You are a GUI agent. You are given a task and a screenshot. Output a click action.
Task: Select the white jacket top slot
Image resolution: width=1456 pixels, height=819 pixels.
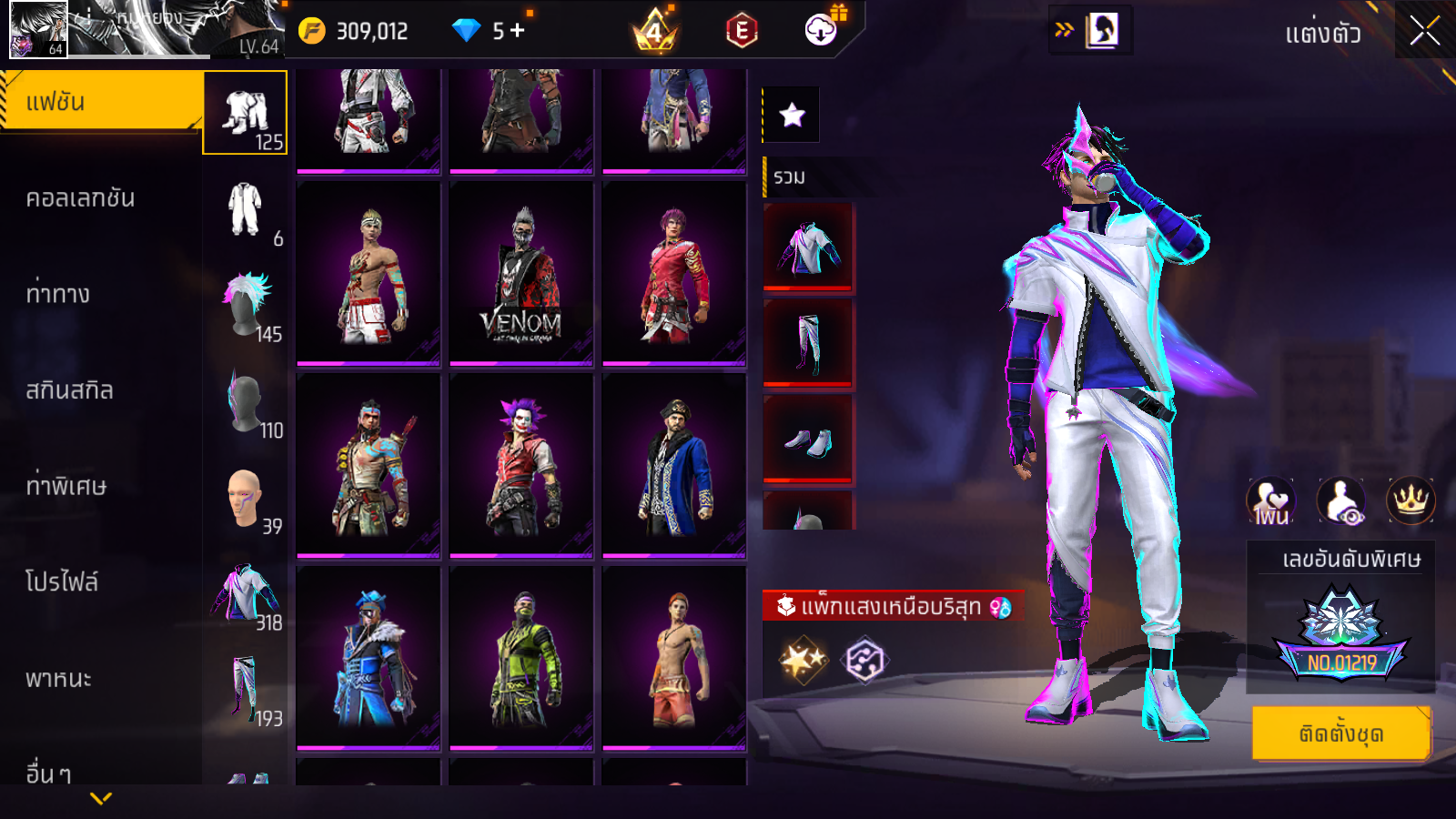click(x=808, y=248)
